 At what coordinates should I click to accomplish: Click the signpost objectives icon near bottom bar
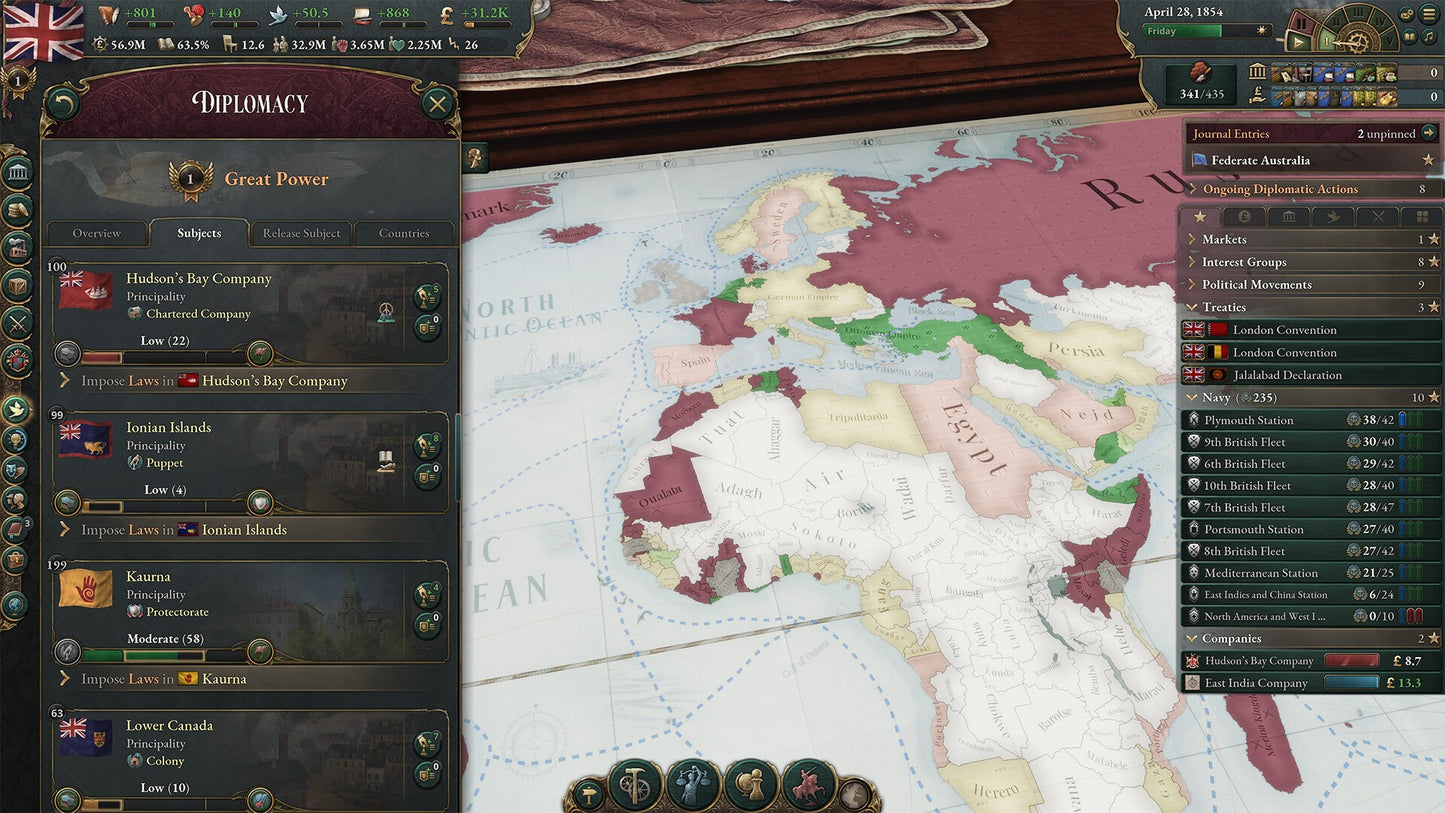coord(590,791)
